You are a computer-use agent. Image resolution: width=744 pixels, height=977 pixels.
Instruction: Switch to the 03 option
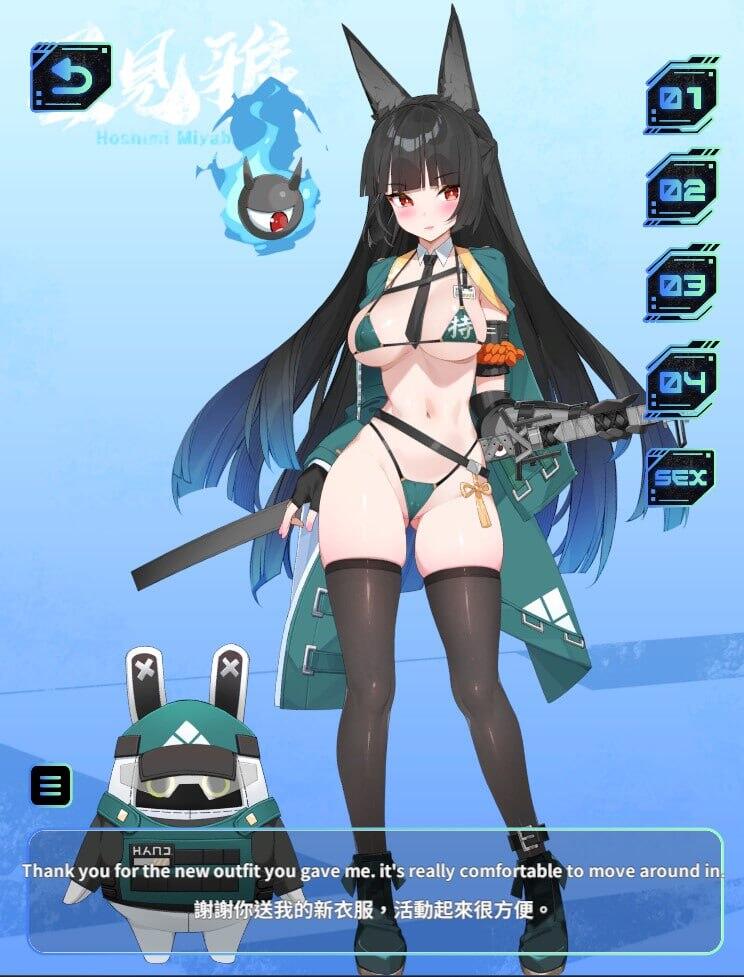pyautogui.click(x=681, y=285)
